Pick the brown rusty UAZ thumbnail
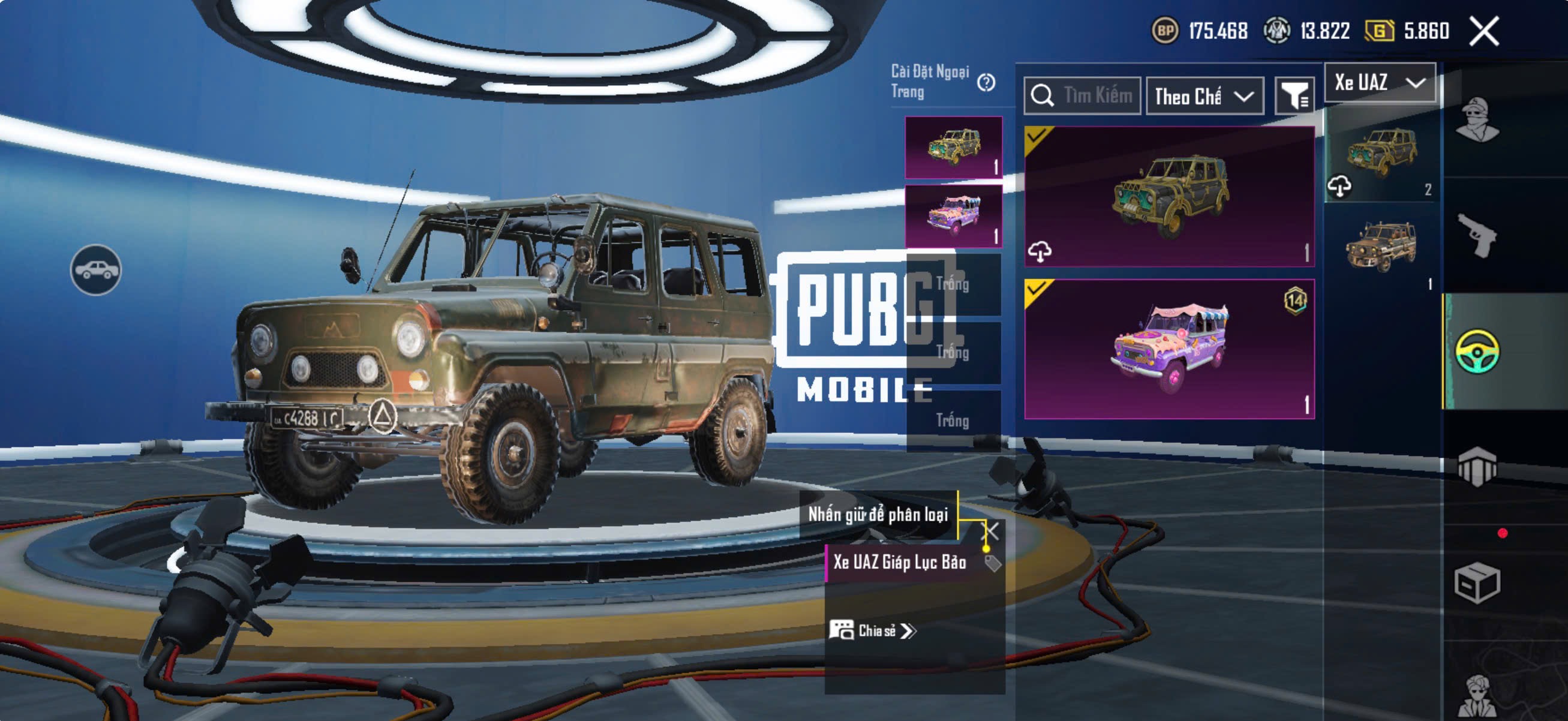 1381,247
